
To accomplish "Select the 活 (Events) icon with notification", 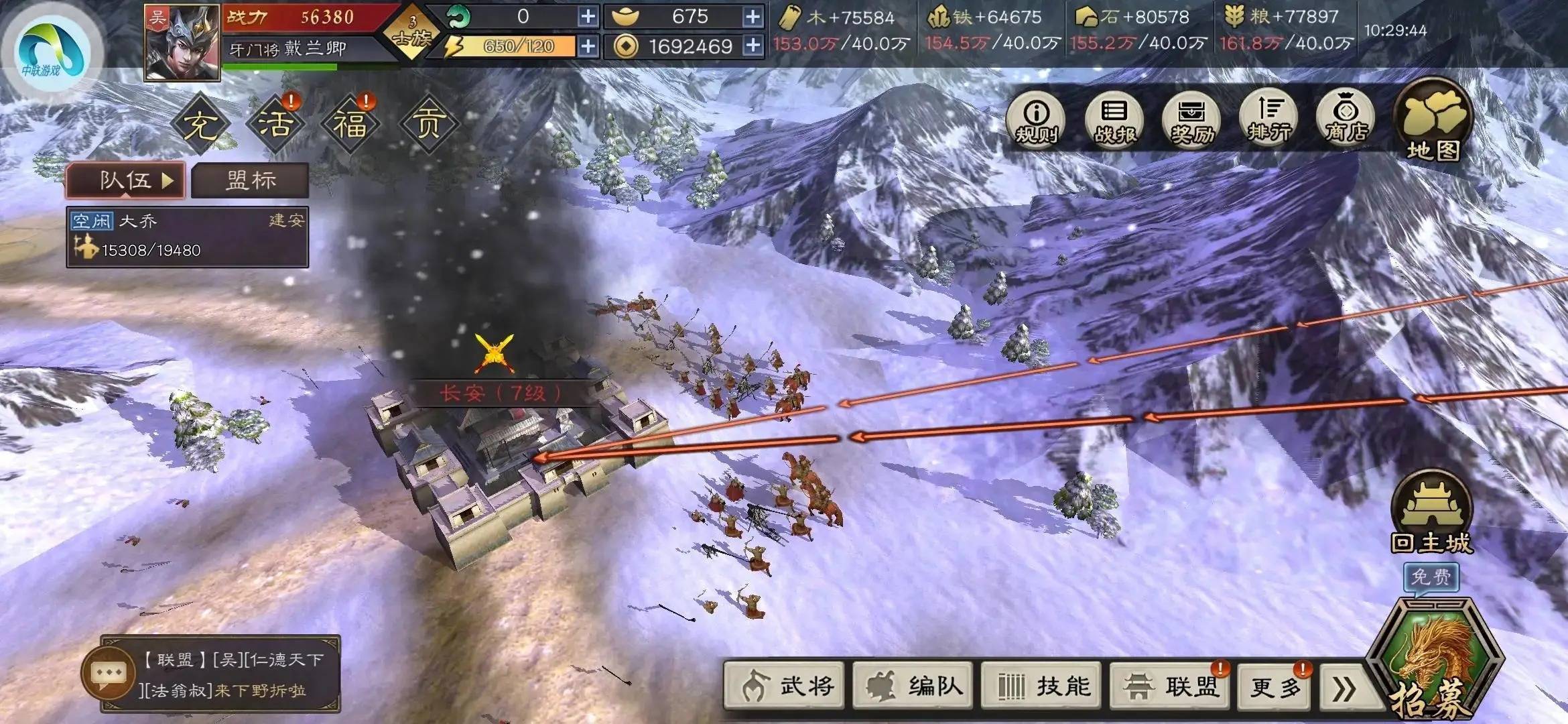I will (x=278, y=123).
